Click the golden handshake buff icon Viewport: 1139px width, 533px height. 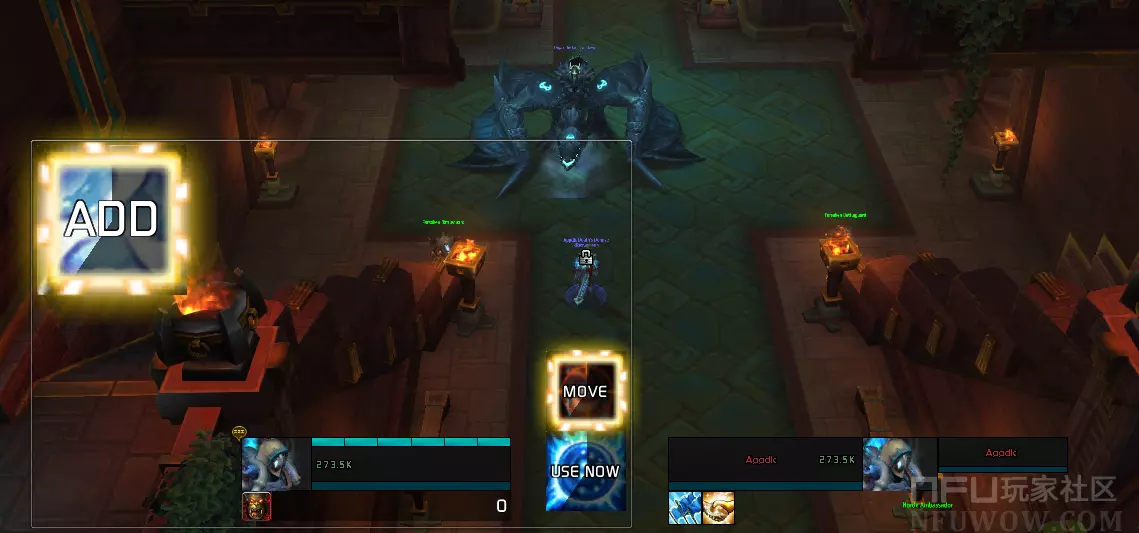(x=718, y=508)
